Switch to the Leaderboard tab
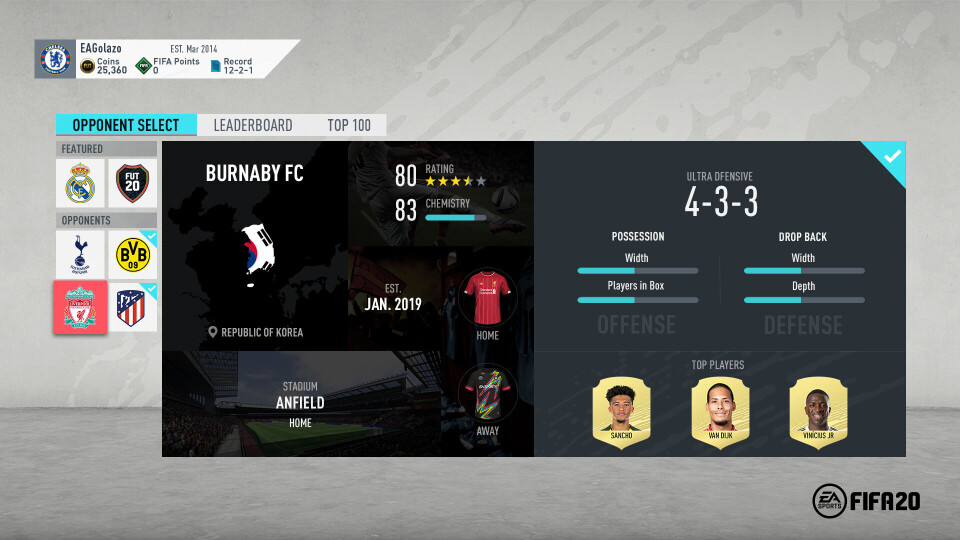This screenshot has width=960, height=540. (x=253, y=125)
